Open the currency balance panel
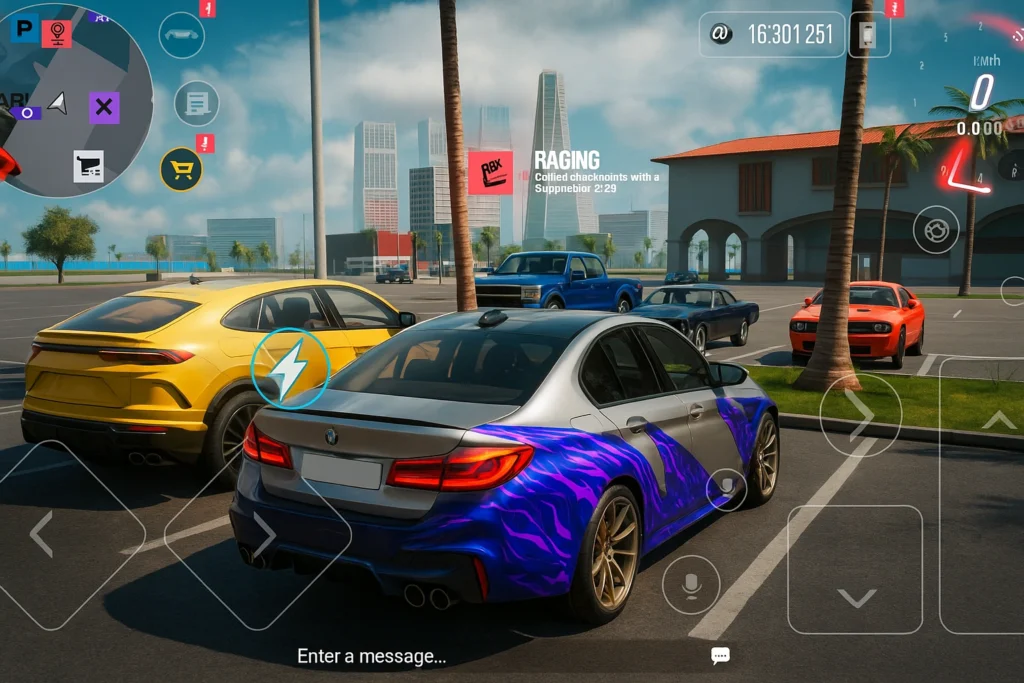This screenshot has height=683, width=1024. click(771, 35)
